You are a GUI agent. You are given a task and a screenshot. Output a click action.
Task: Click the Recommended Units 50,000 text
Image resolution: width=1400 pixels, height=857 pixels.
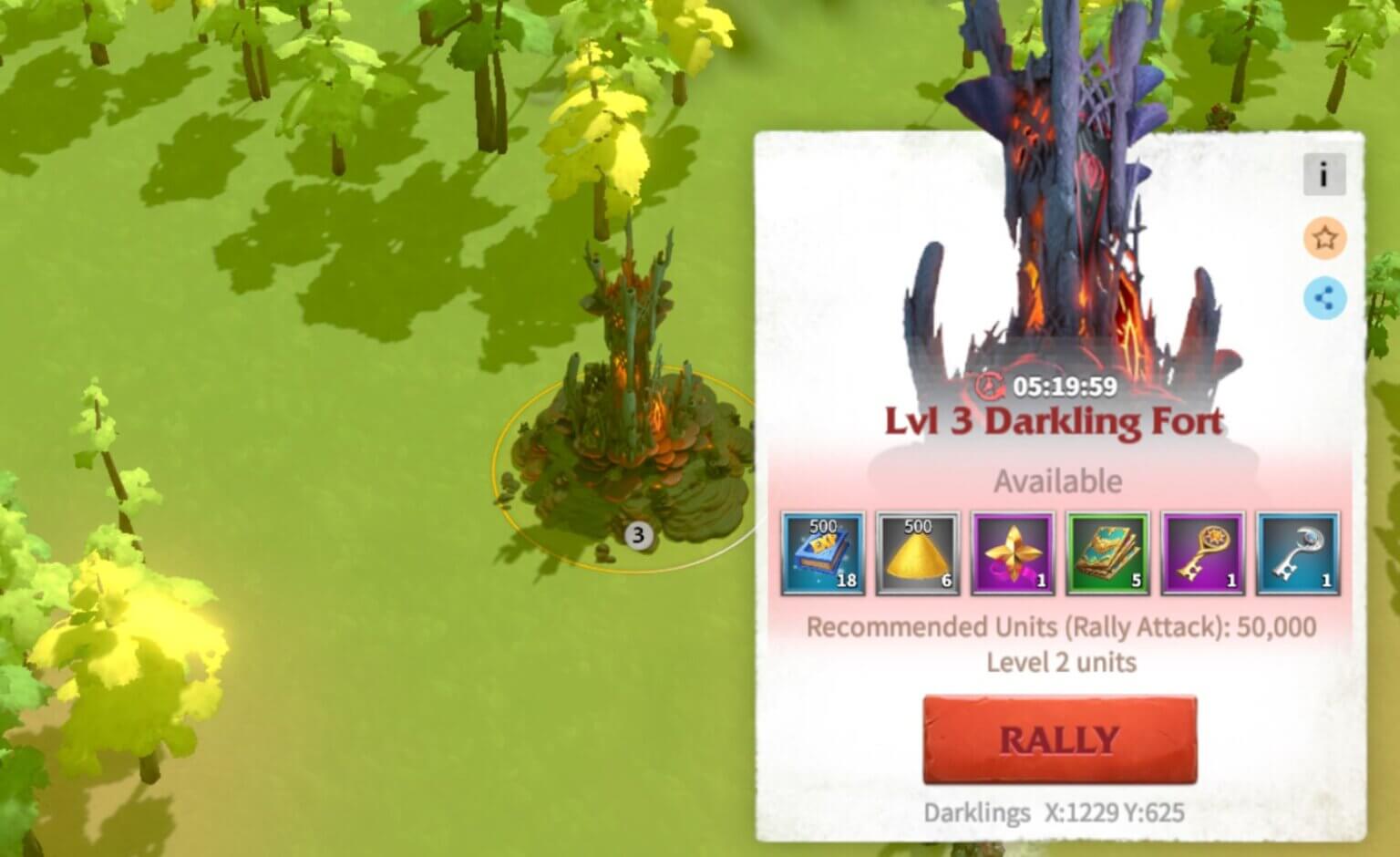tap(1059, 626)
